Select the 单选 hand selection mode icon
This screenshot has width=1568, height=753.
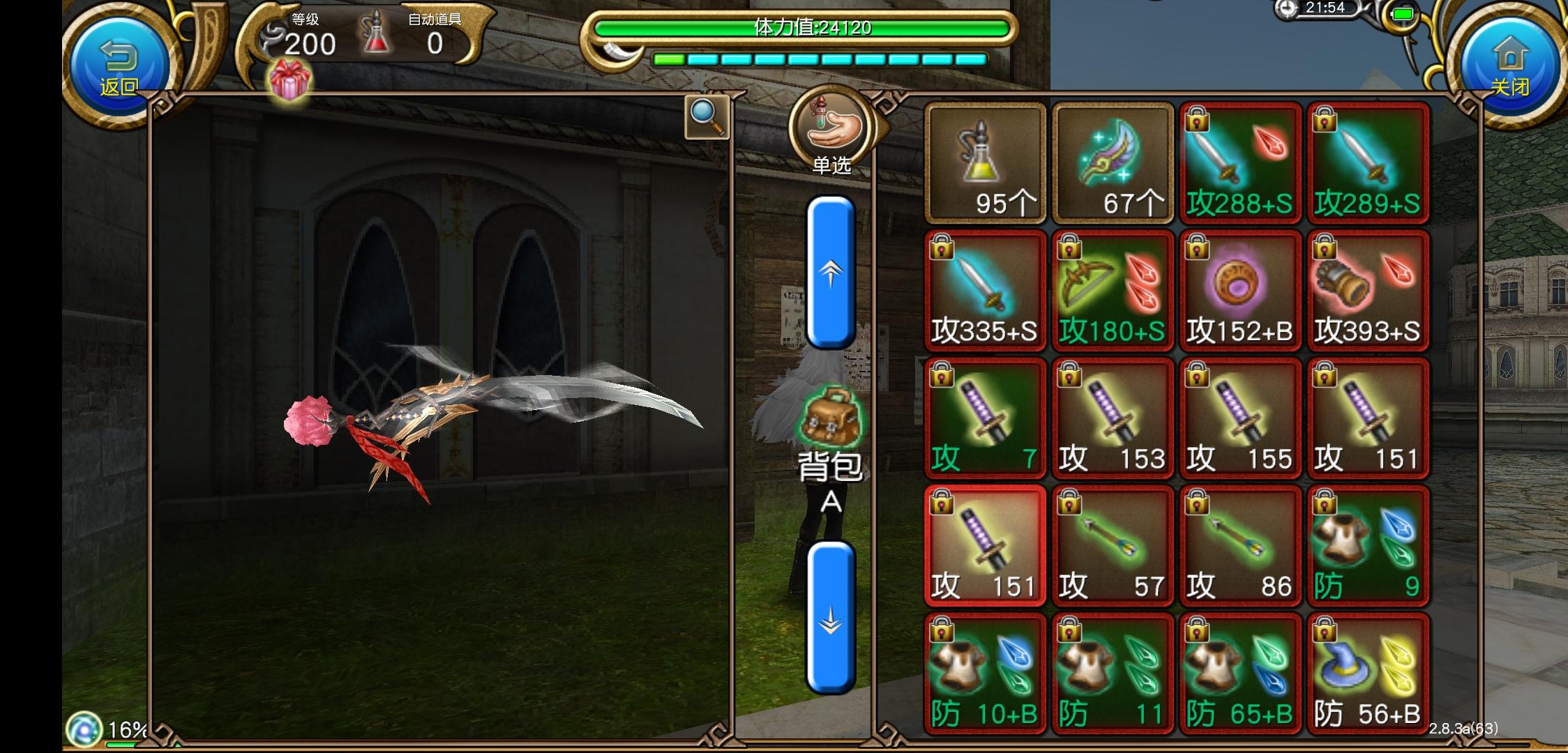point(831,129)
